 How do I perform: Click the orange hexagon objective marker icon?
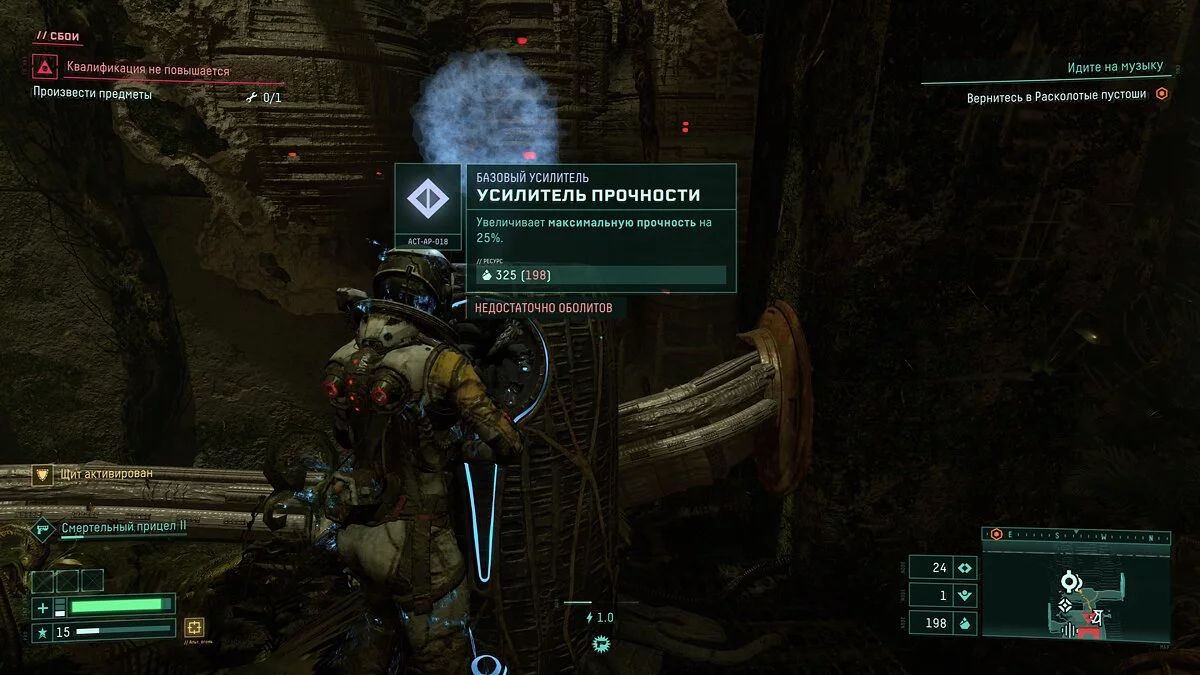point(1162,95)
